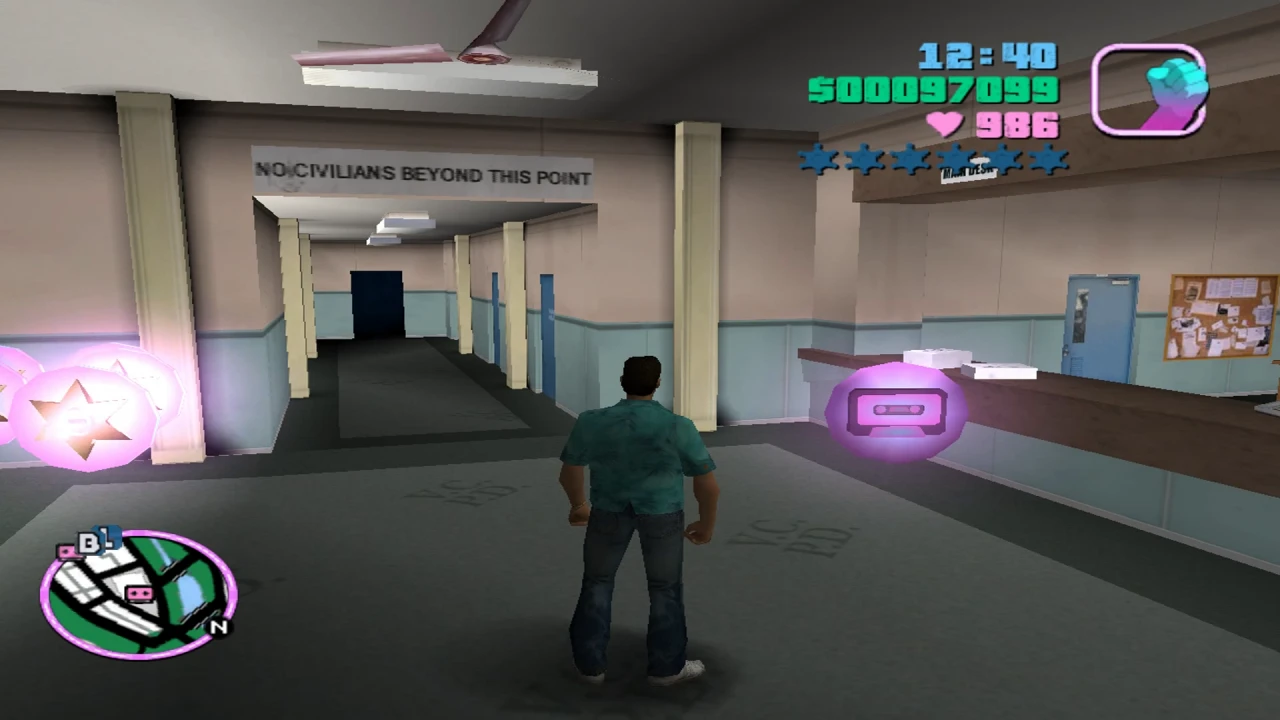Select the pink heart health icon
The height and width of the screenshot is (720, 1280).
pos(946,124)
